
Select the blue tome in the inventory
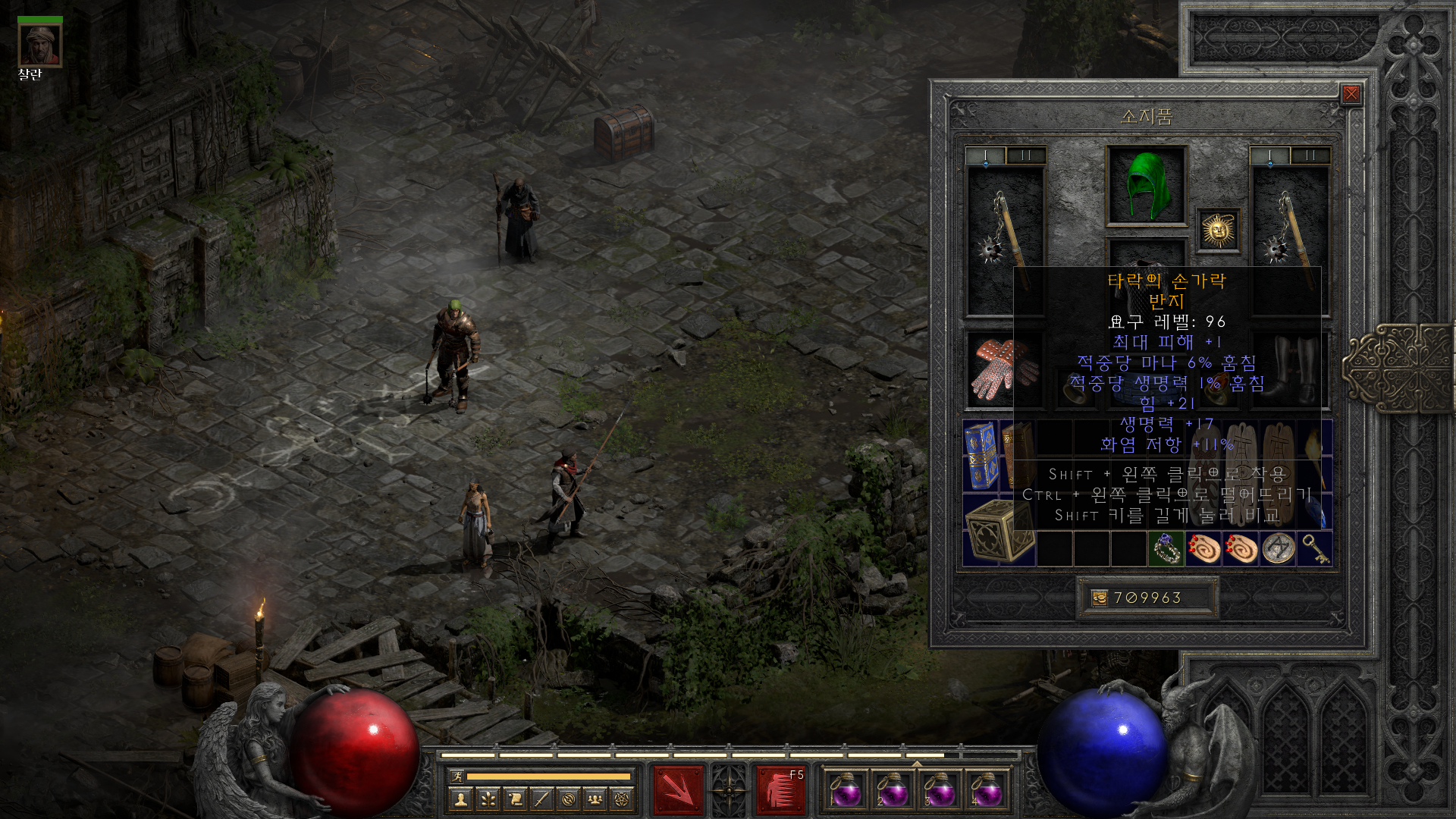coord(981,455)
